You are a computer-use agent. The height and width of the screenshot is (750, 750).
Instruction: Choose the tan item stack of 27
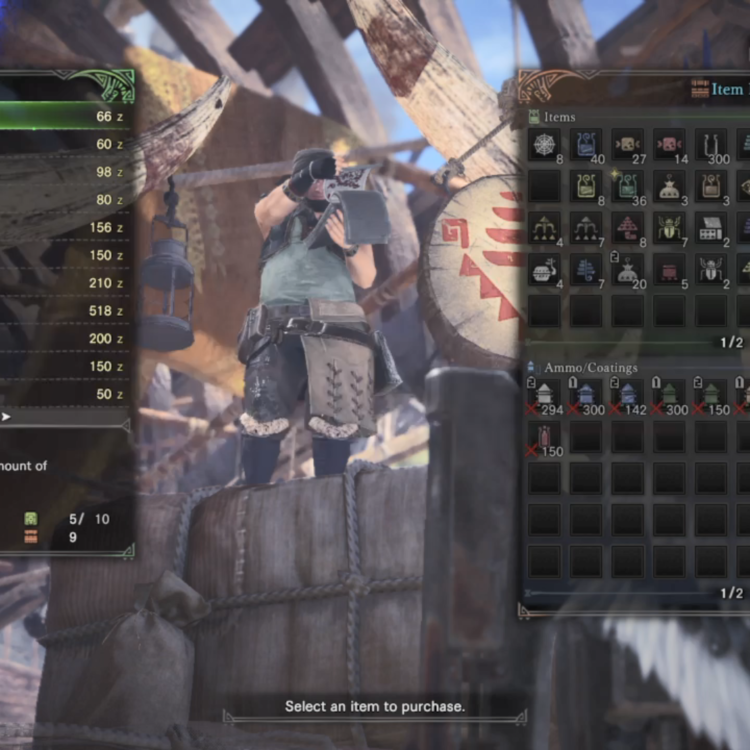(628, 144)
